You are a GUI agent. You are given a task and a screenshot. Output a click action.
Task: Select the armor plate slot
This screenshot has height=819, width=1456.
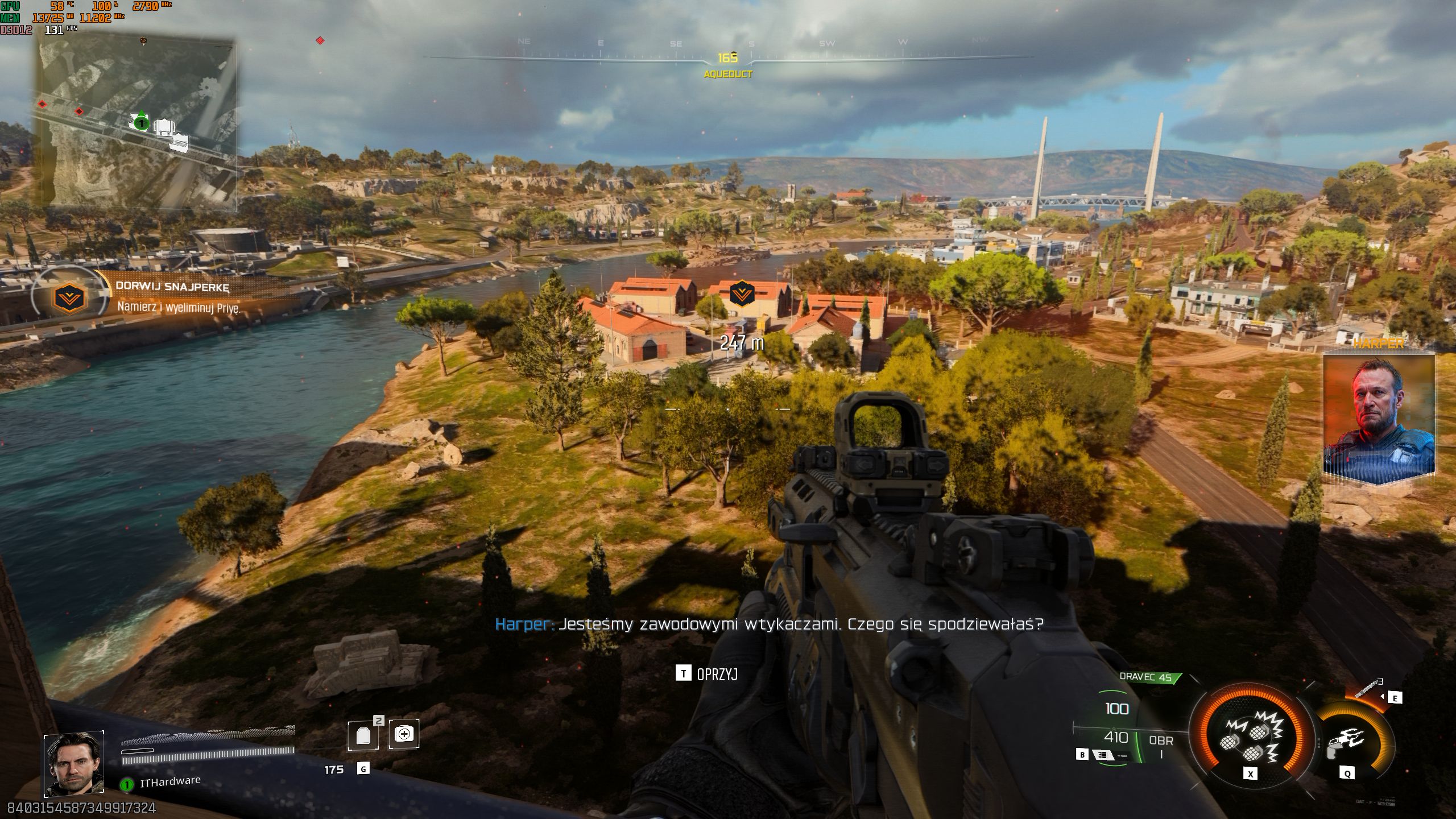pos(363,735)
